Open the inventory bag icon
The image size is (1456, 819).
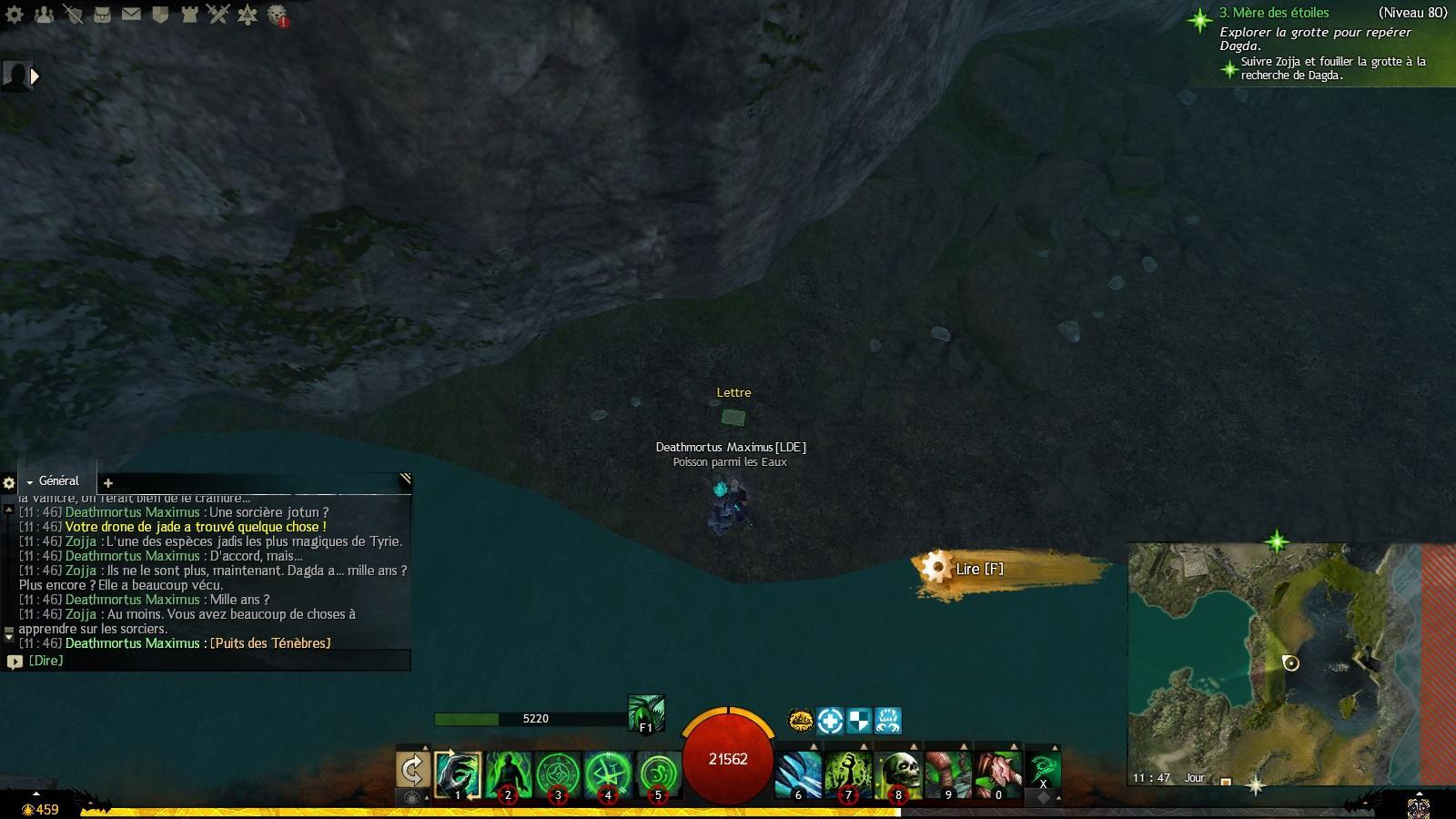coord(102,15)
